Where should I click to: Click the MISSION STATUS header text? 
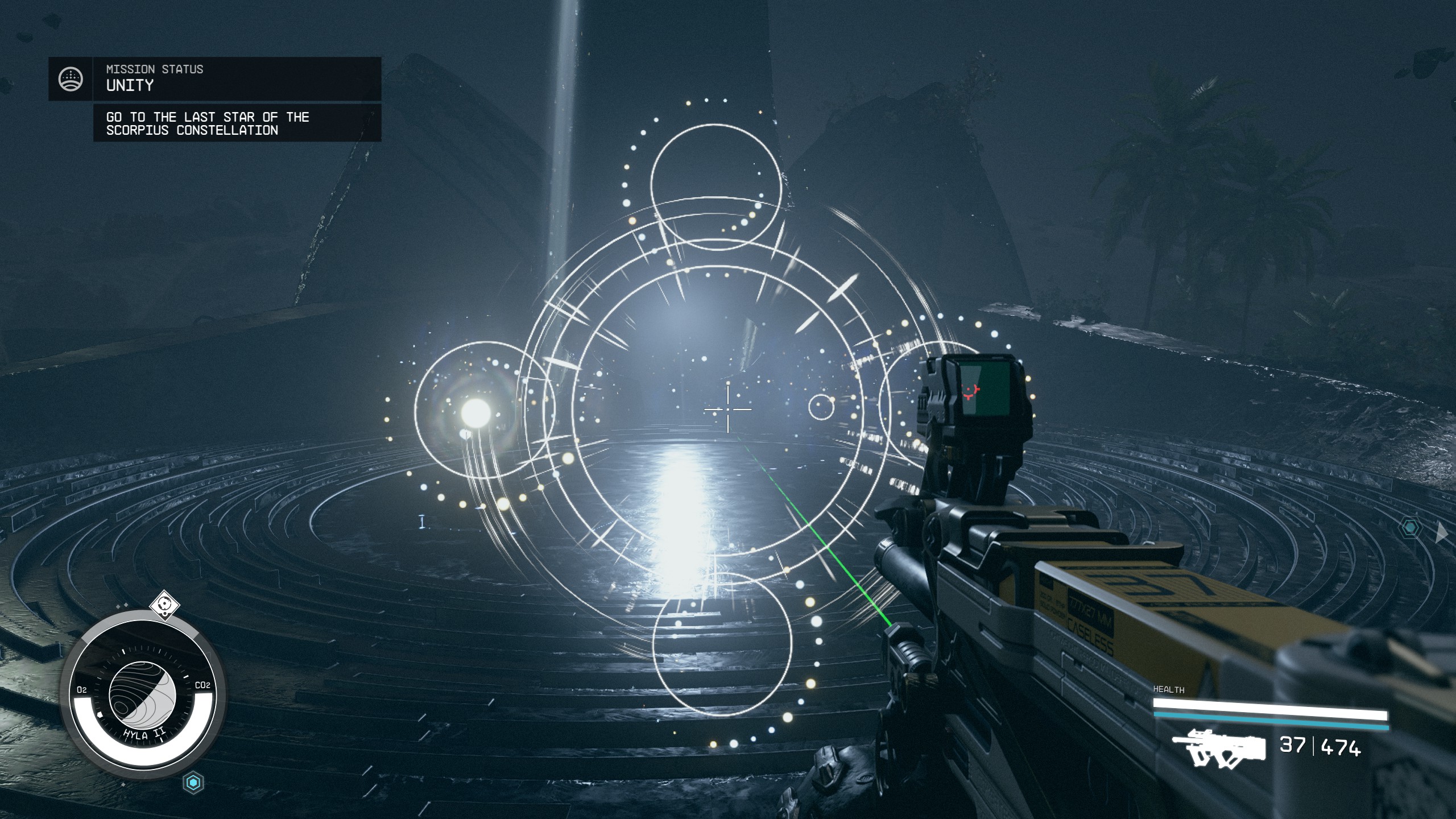click(x=154, y=69)
